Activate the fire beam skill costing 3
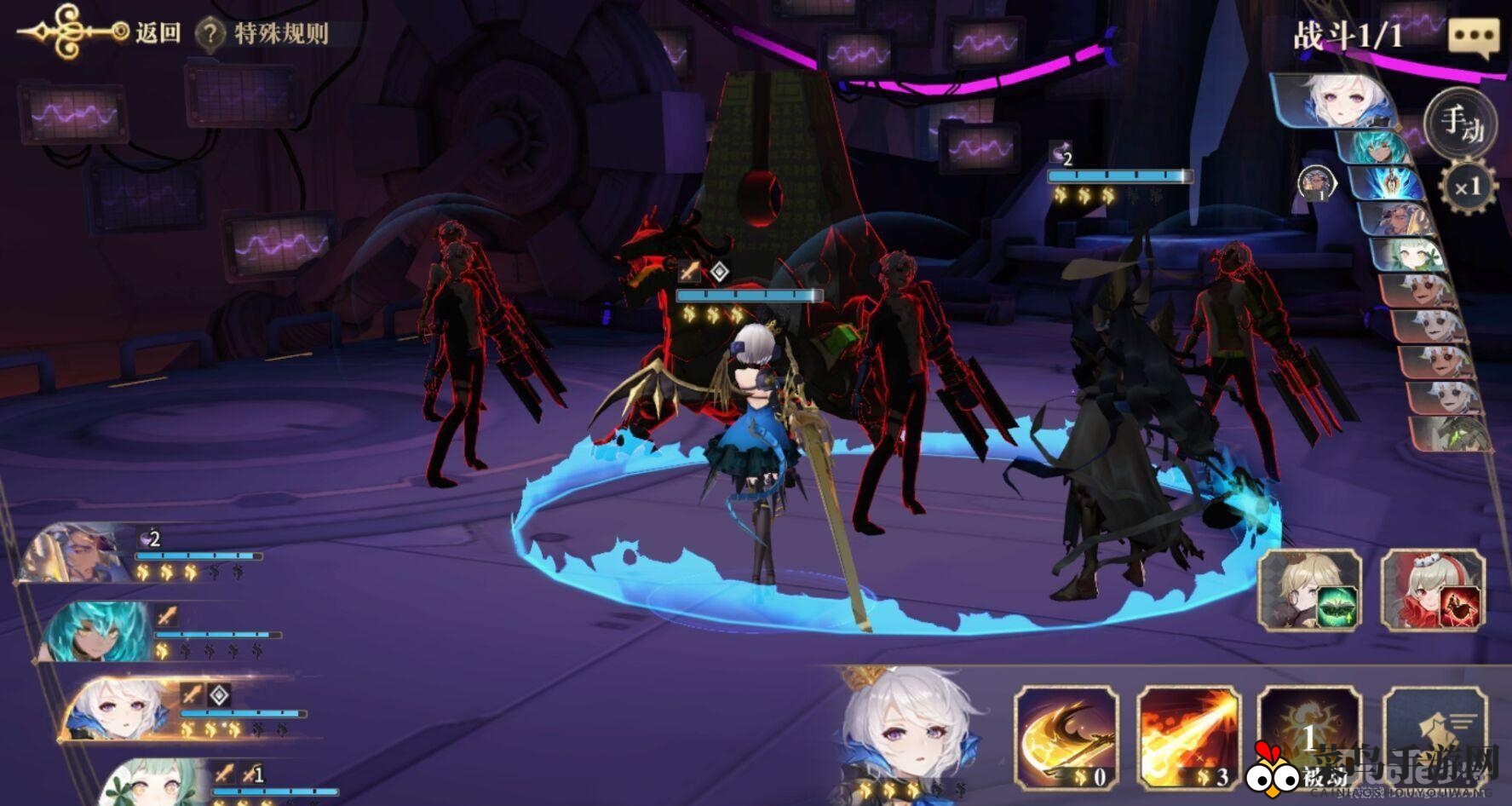The width and height of the screenshot is (1512, 806). (1189, 737)
